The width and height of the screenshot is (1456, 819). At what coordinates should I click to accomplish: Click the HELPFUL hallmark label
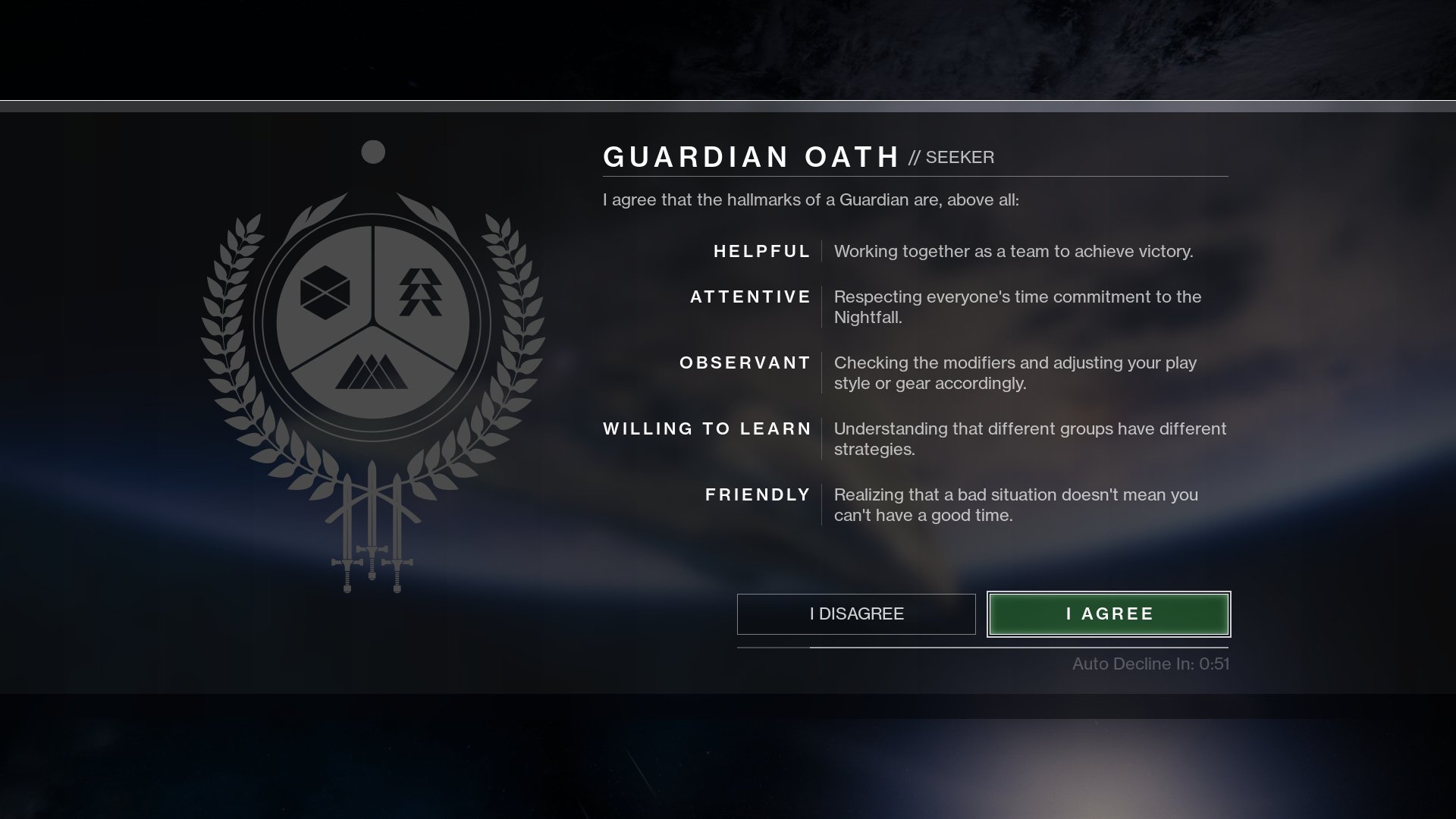[x=761, y=251]
